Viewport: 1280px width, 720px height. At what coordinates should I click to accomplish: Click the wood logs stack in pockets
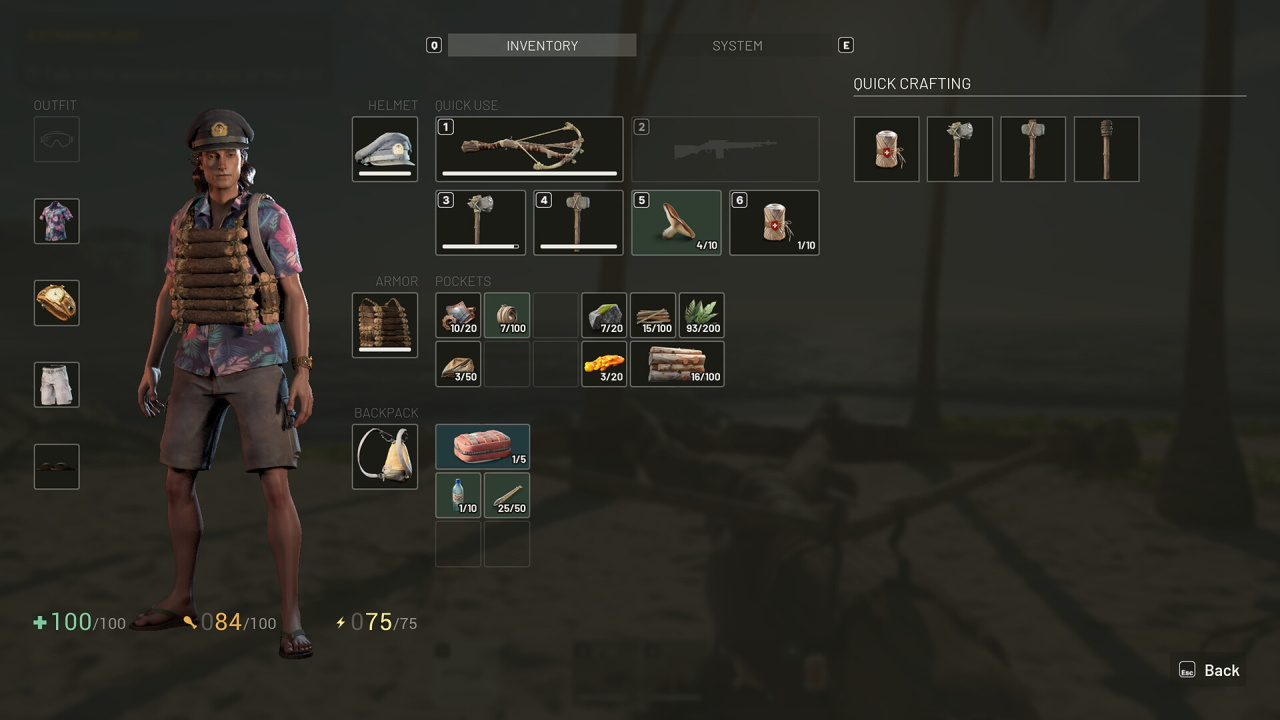click(677, 364)
